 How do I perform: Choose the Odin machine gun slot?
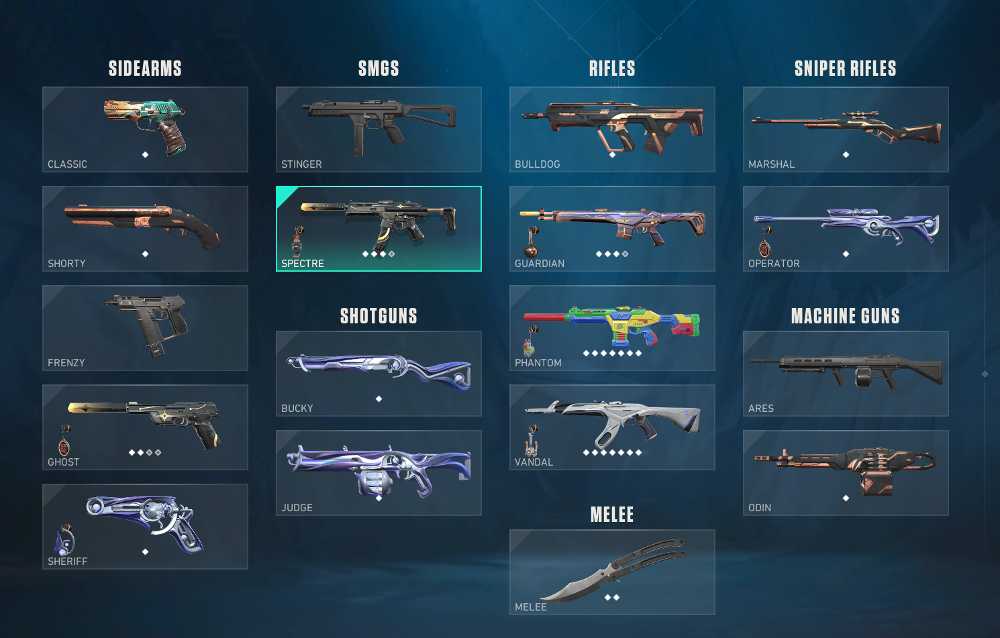(845, 472)
